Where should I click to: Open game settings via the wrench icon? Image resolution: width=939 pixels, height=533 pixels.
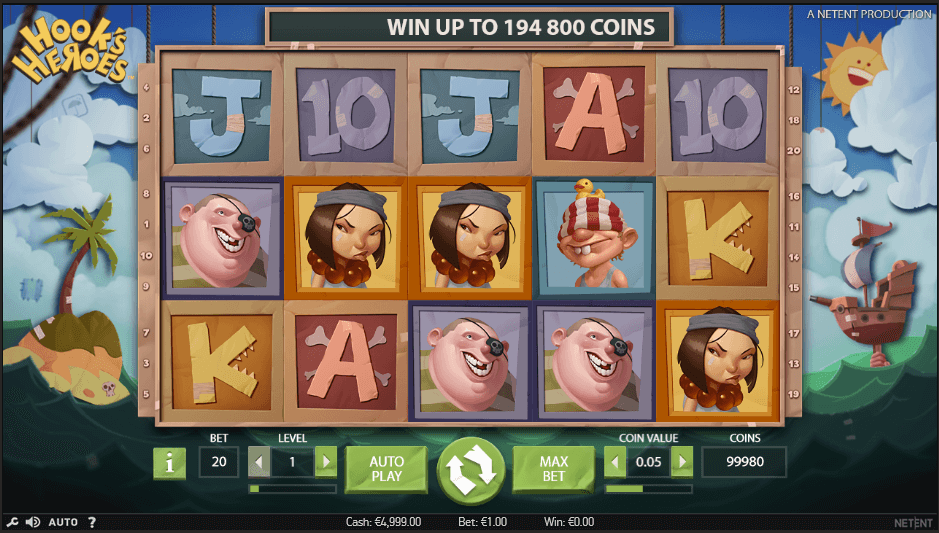coord(12,522)
